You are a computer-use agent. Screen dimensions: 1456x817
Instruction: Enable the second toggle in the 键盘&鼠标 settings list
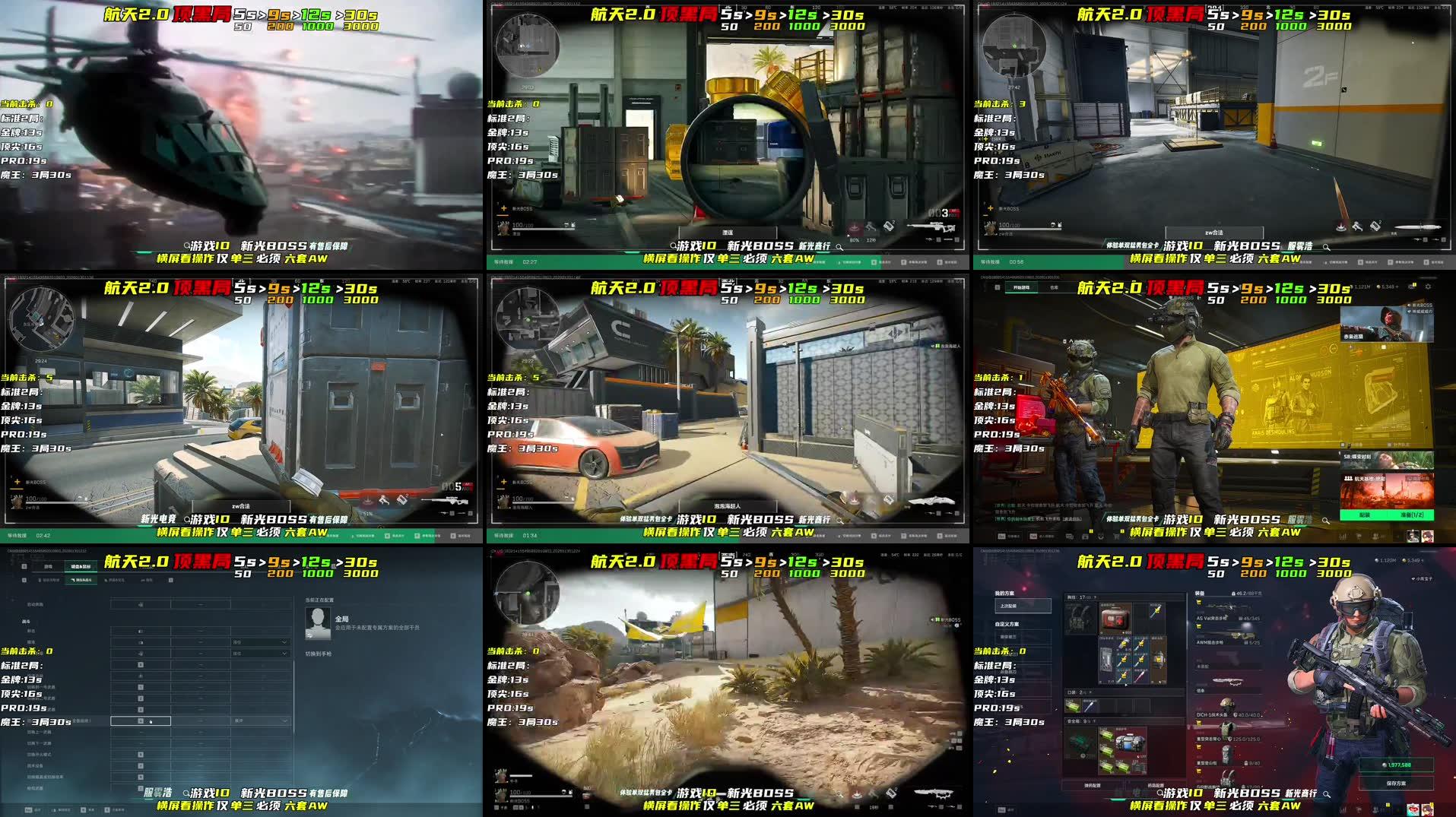click(x=140, y=631)
